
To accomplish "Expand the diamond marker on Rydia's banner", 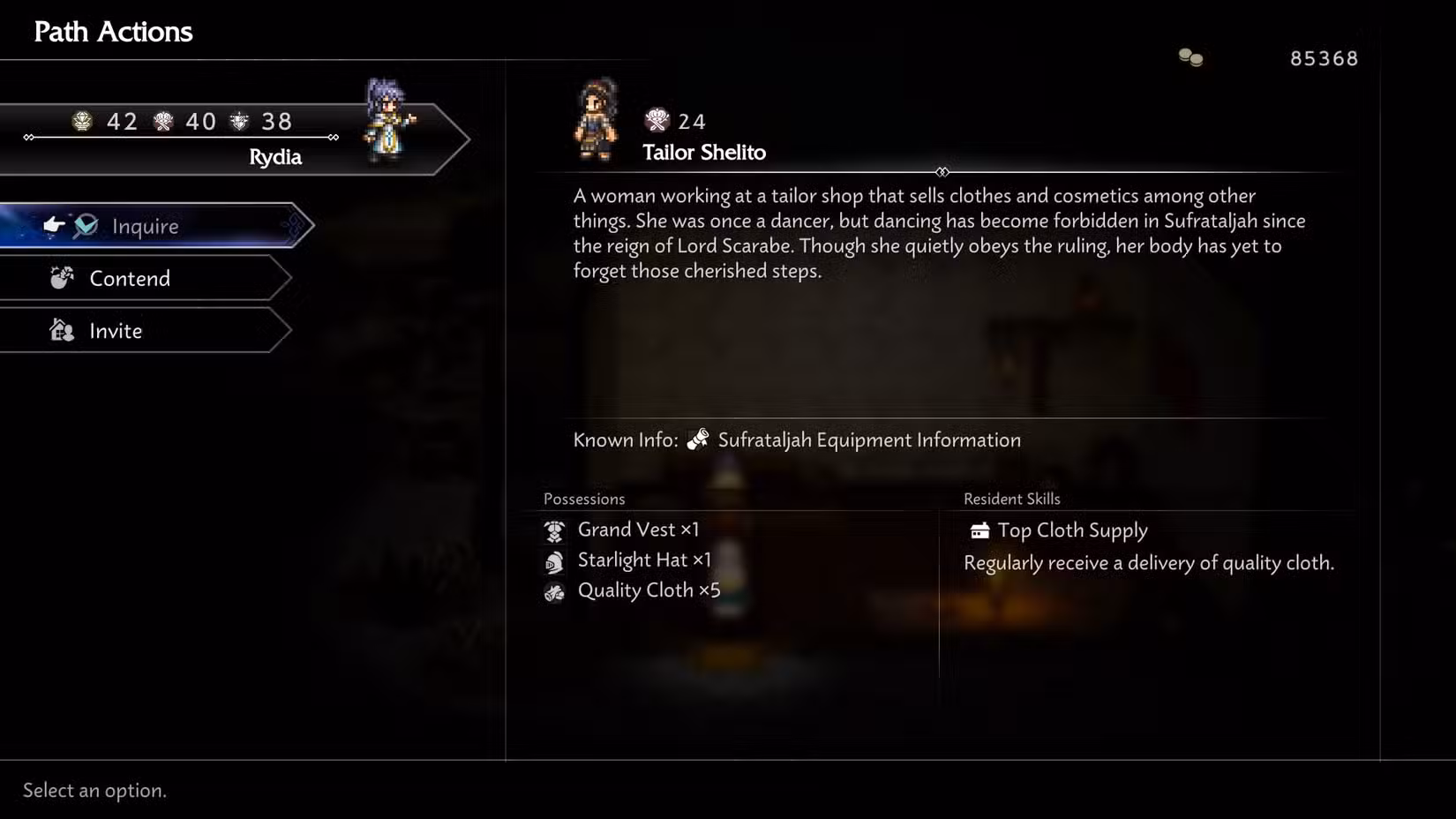I will click(x=334, y=138).
